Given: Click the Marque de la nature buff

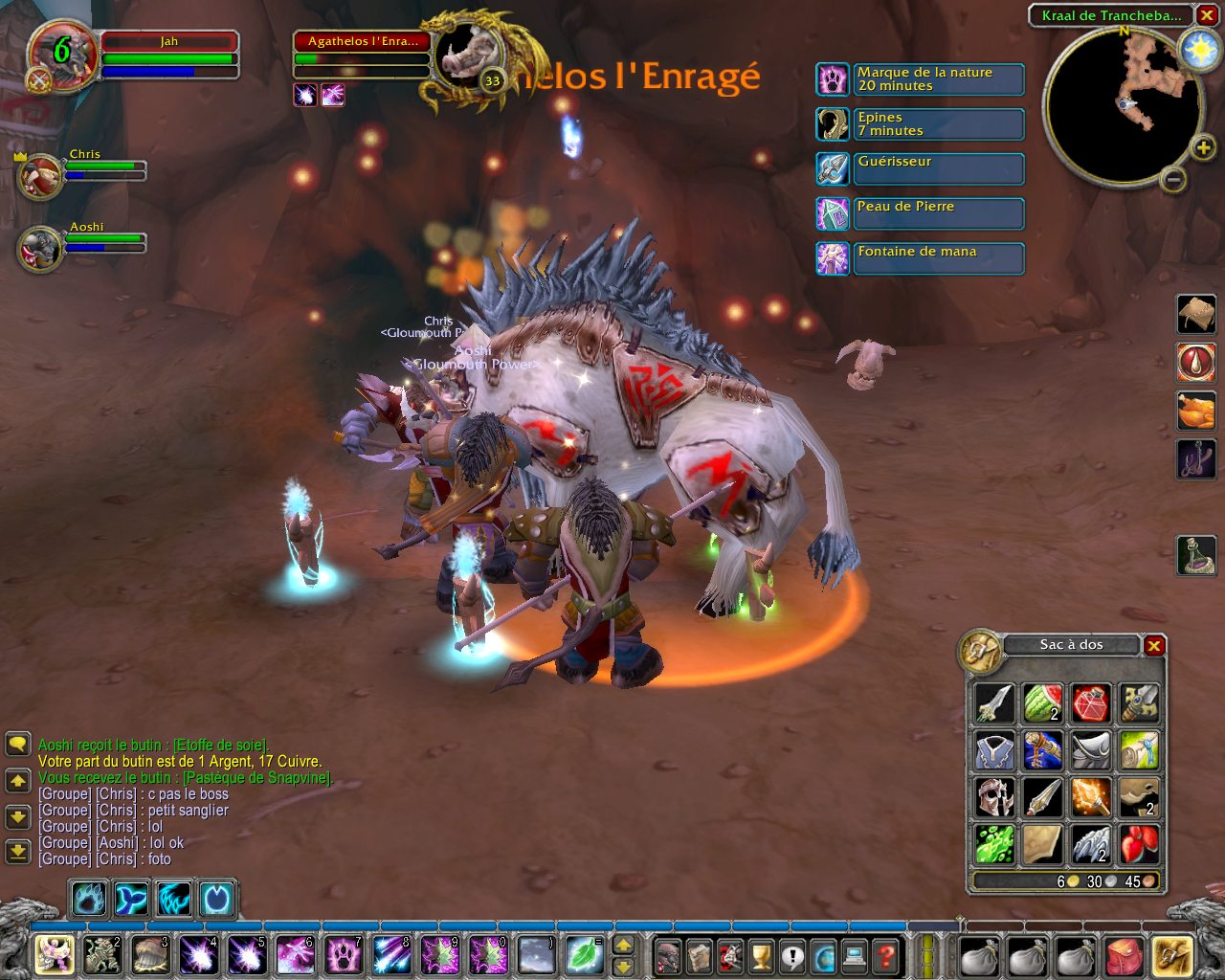Looking at the screenshot, I should (x=833, y=79).
